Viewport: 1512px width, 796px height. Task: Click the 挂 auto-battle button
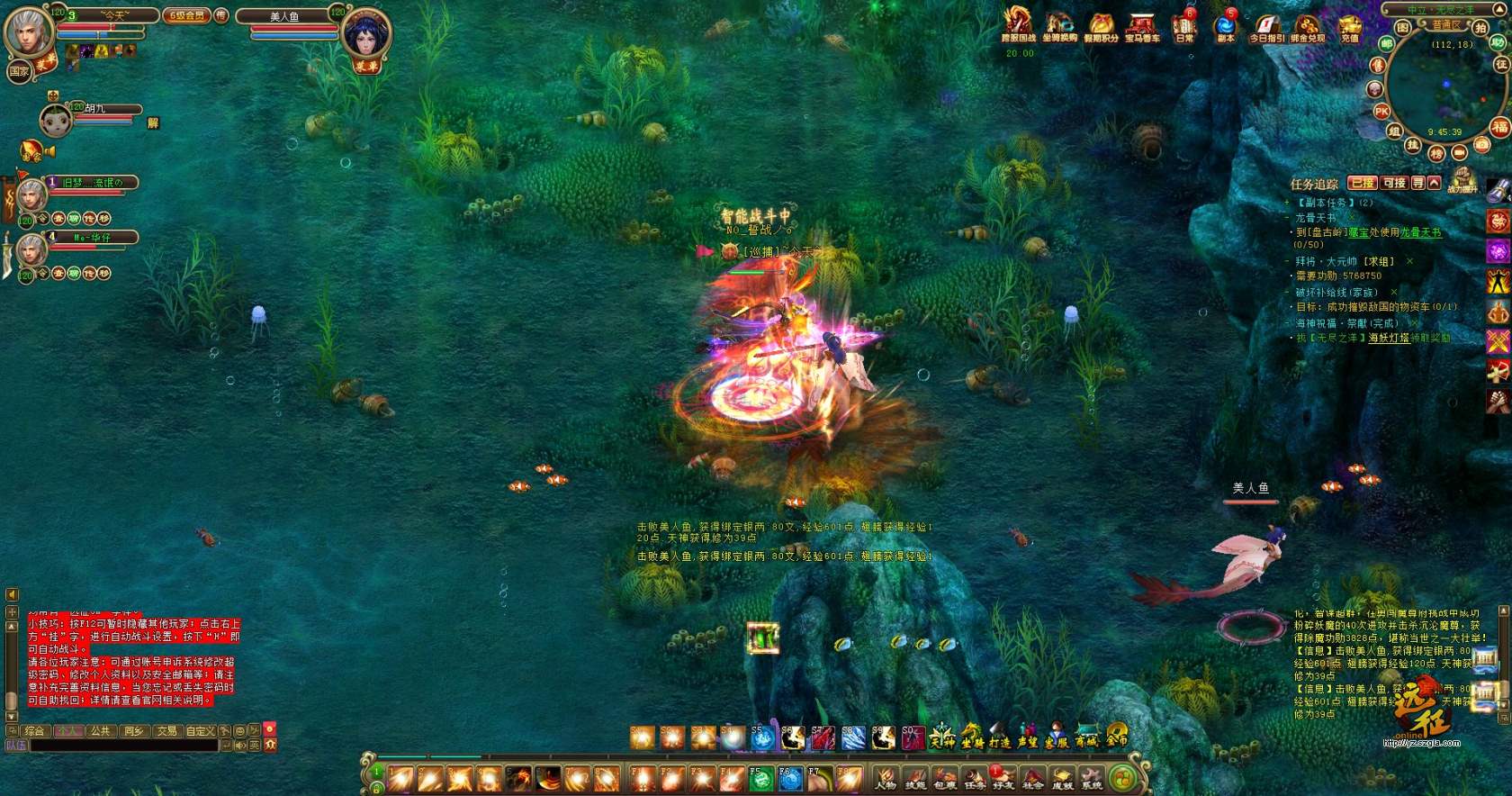[1413, 144]
